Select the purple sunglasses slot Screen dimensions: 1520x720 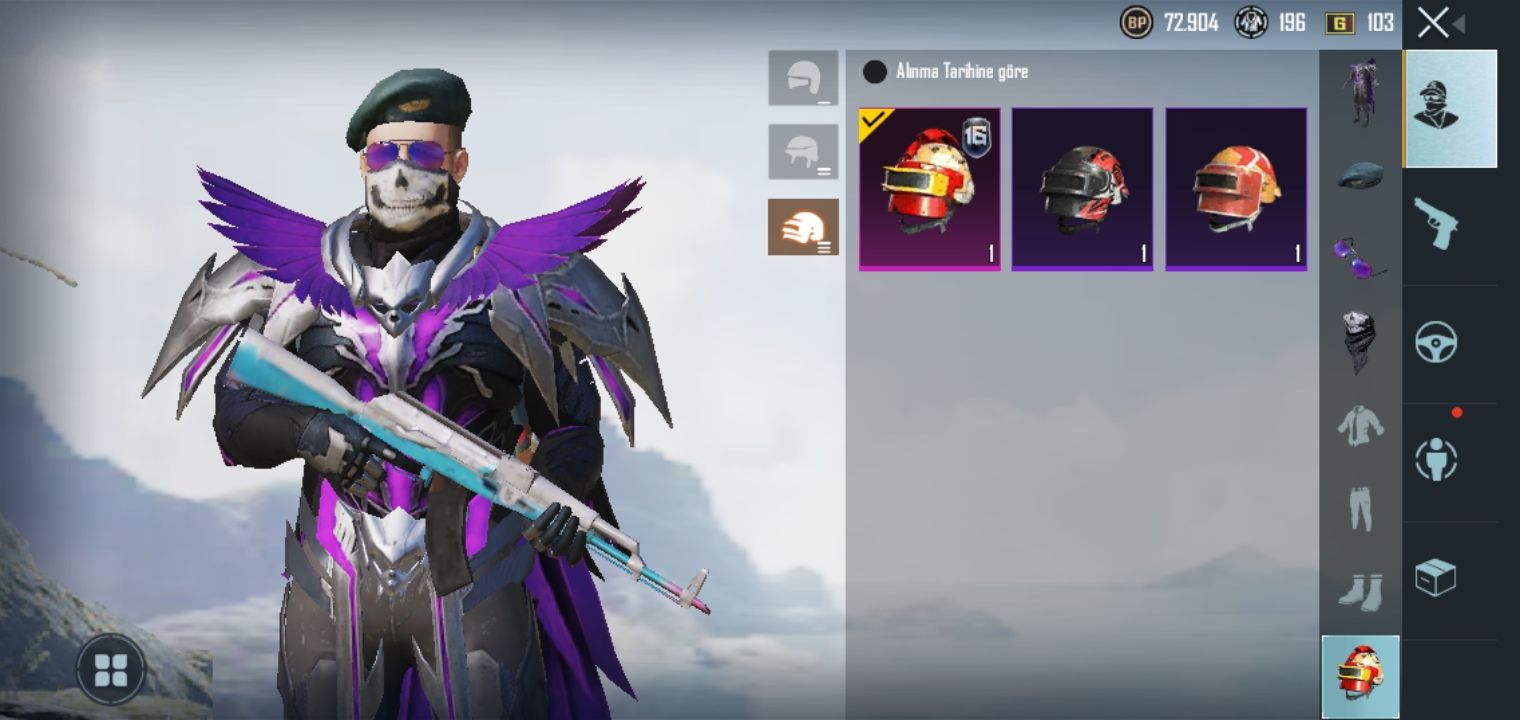coord(1360,258)
